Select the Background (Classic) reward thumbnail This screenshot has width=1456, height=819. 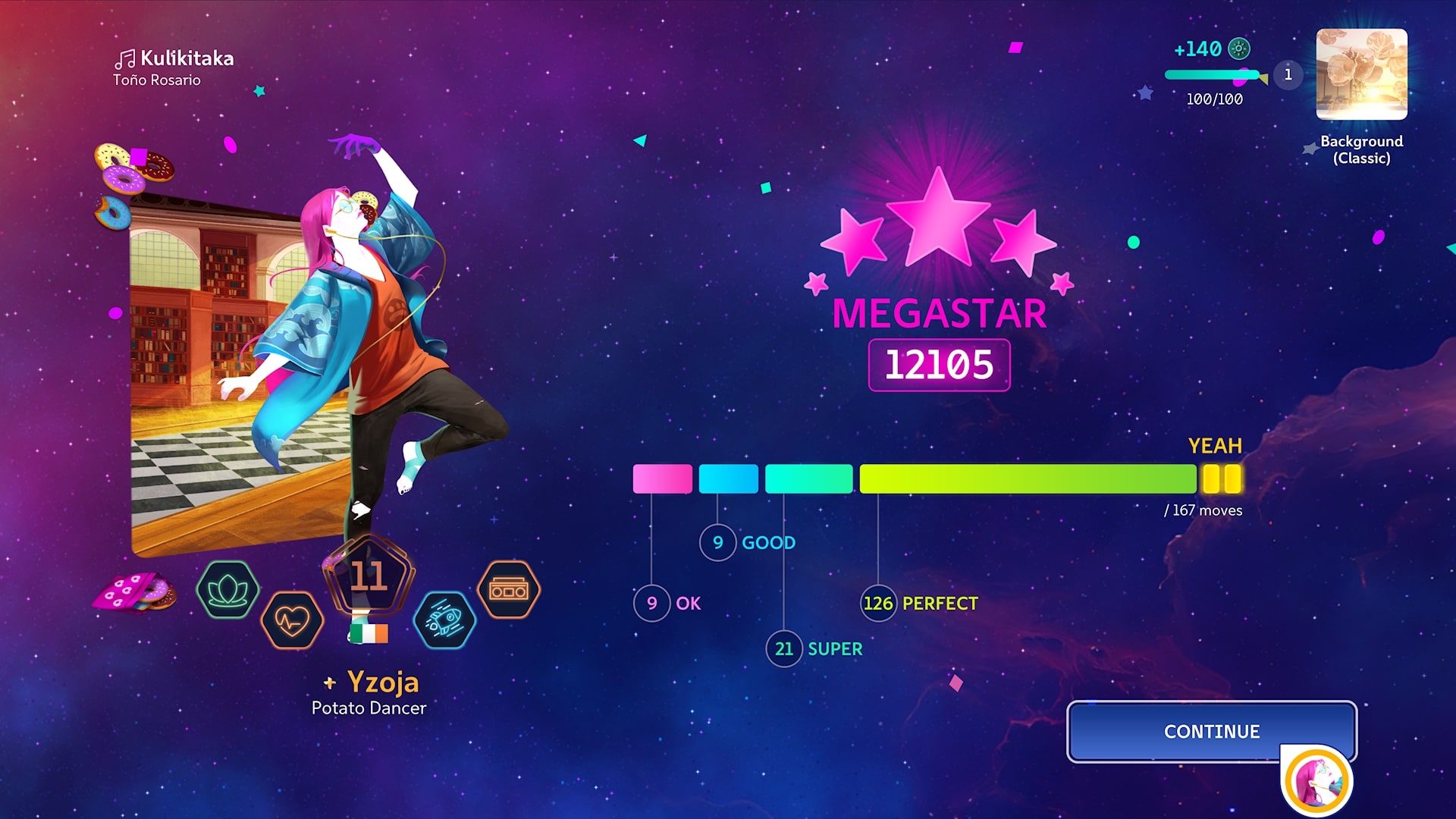(1361, 74)
